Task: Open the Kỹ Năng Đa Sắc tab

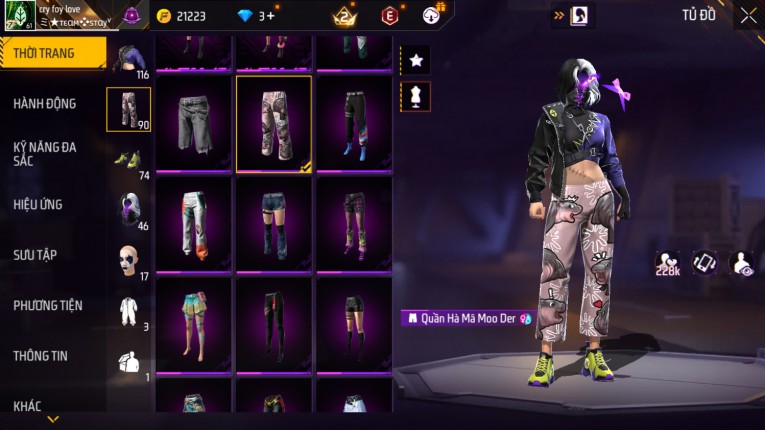Action: pyautogui.click(x=46, y=153)
